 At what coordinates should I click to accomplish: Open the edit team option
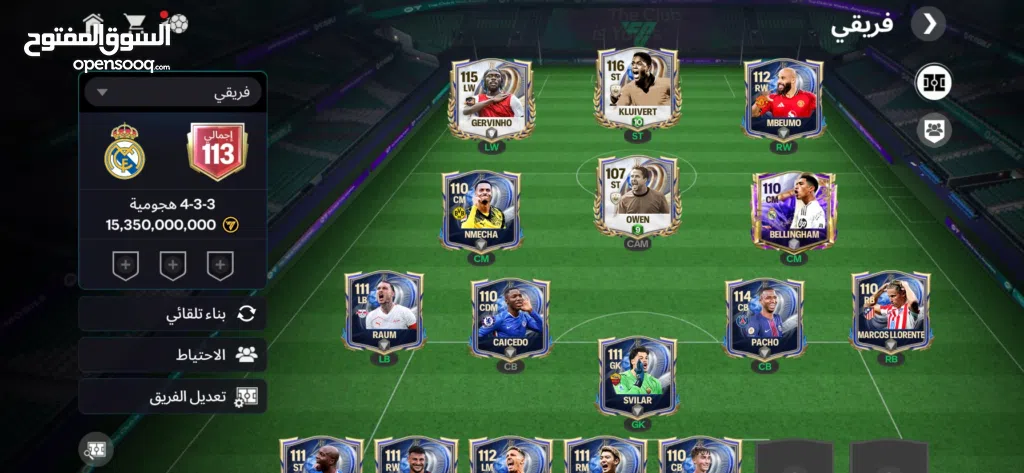click(x=173, y=396)
